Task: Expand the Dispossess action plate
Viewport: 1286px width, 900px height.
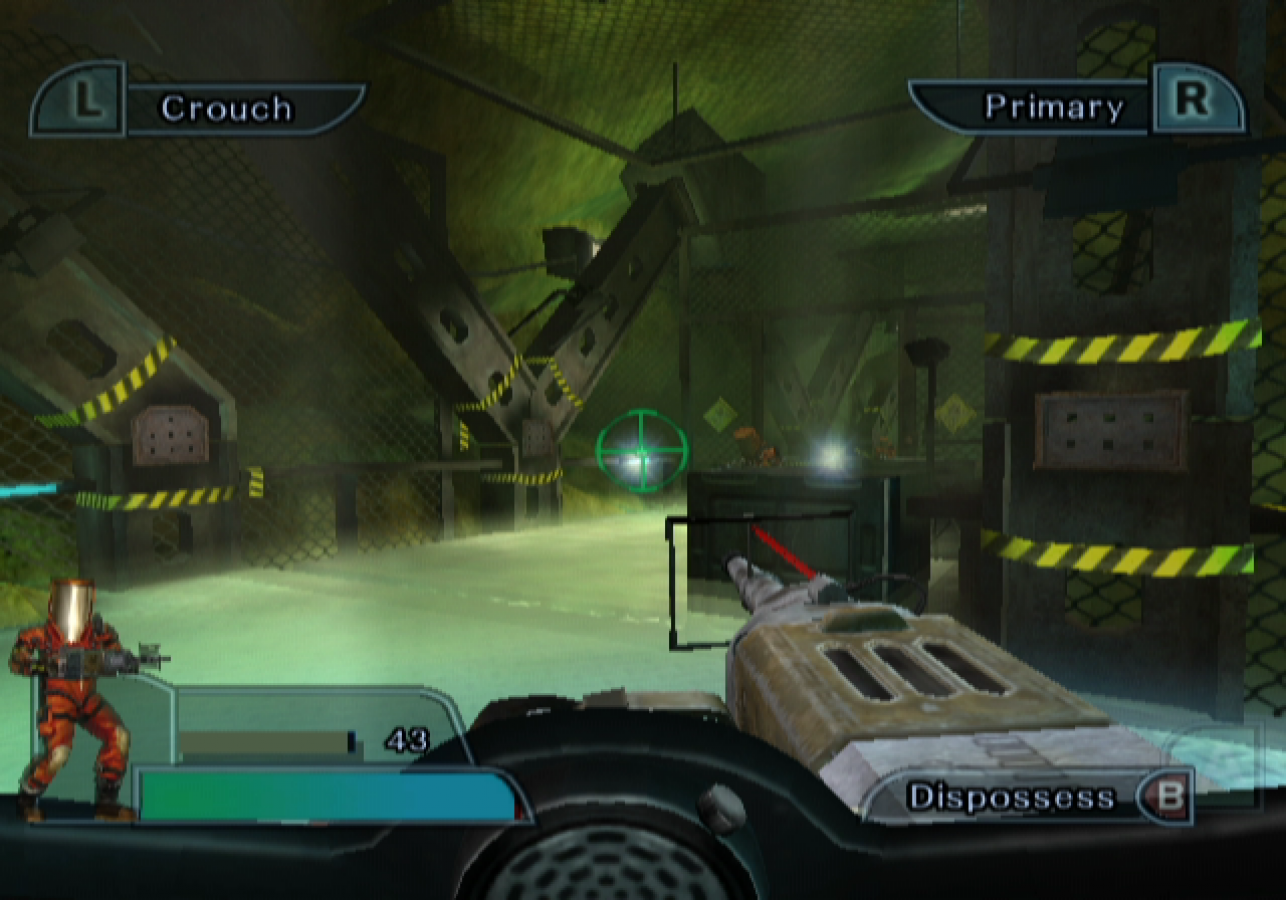Action: [1030, 797]
